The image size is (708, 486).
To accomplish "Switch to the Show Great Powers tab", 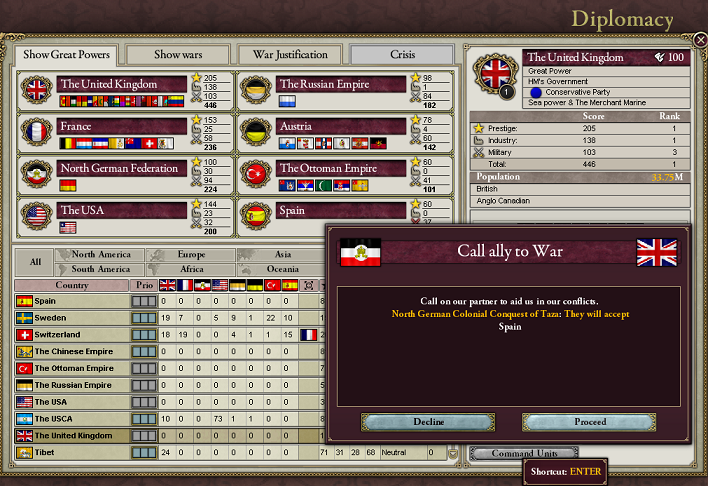I will [66, 54].
